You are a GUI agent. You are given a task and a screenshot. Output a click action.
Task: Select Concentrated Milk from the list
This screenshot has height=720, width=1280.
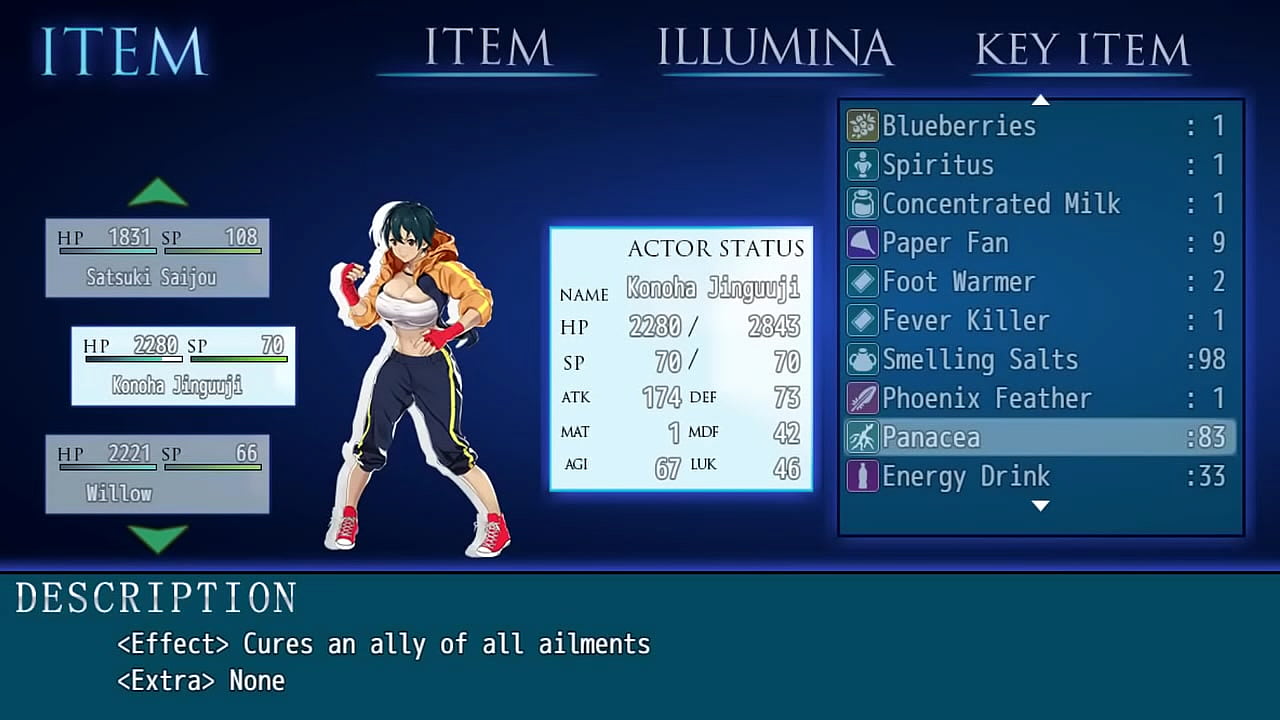[x=1040, y=204]
